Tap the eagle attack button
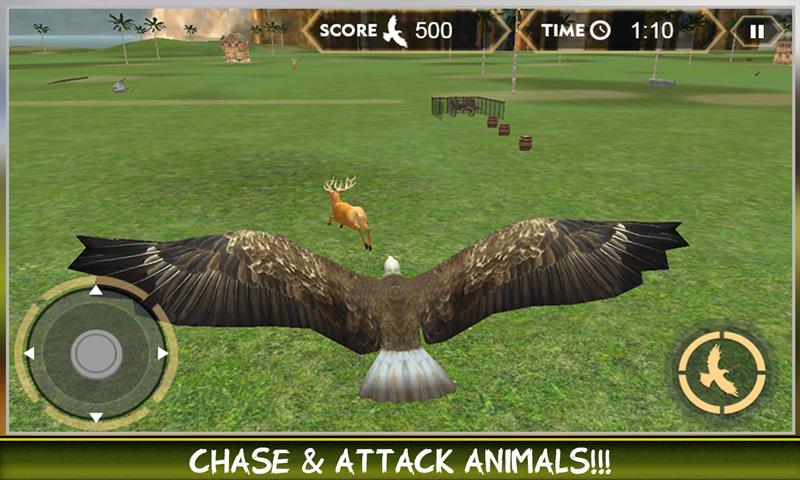 click(x=721, y=371)
